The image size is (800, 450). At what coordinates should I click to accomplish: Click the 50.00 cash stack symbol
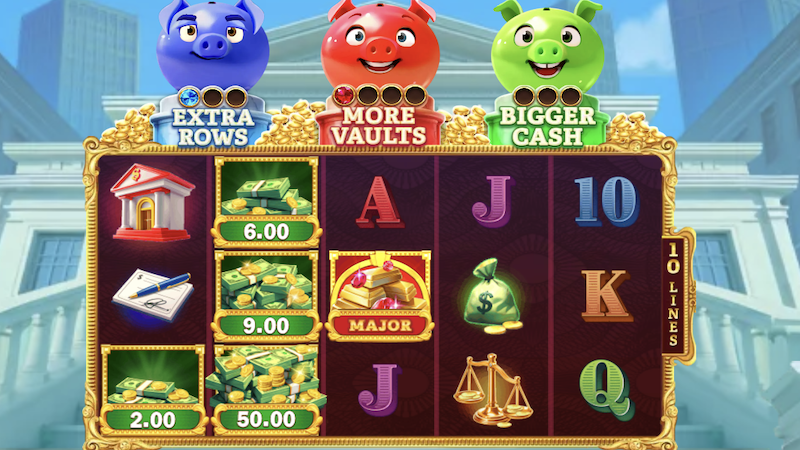pyautogui.click(x=266, y=390)
